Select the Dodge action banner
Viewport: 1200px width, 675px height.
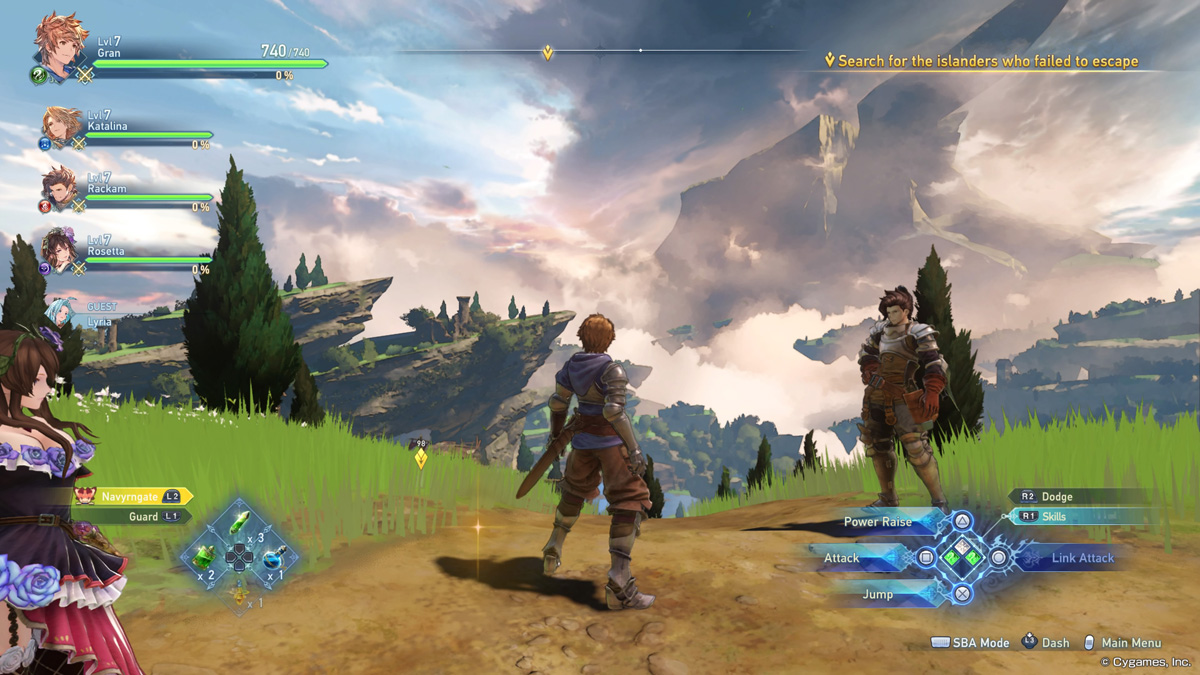[x=1075, y=496]
